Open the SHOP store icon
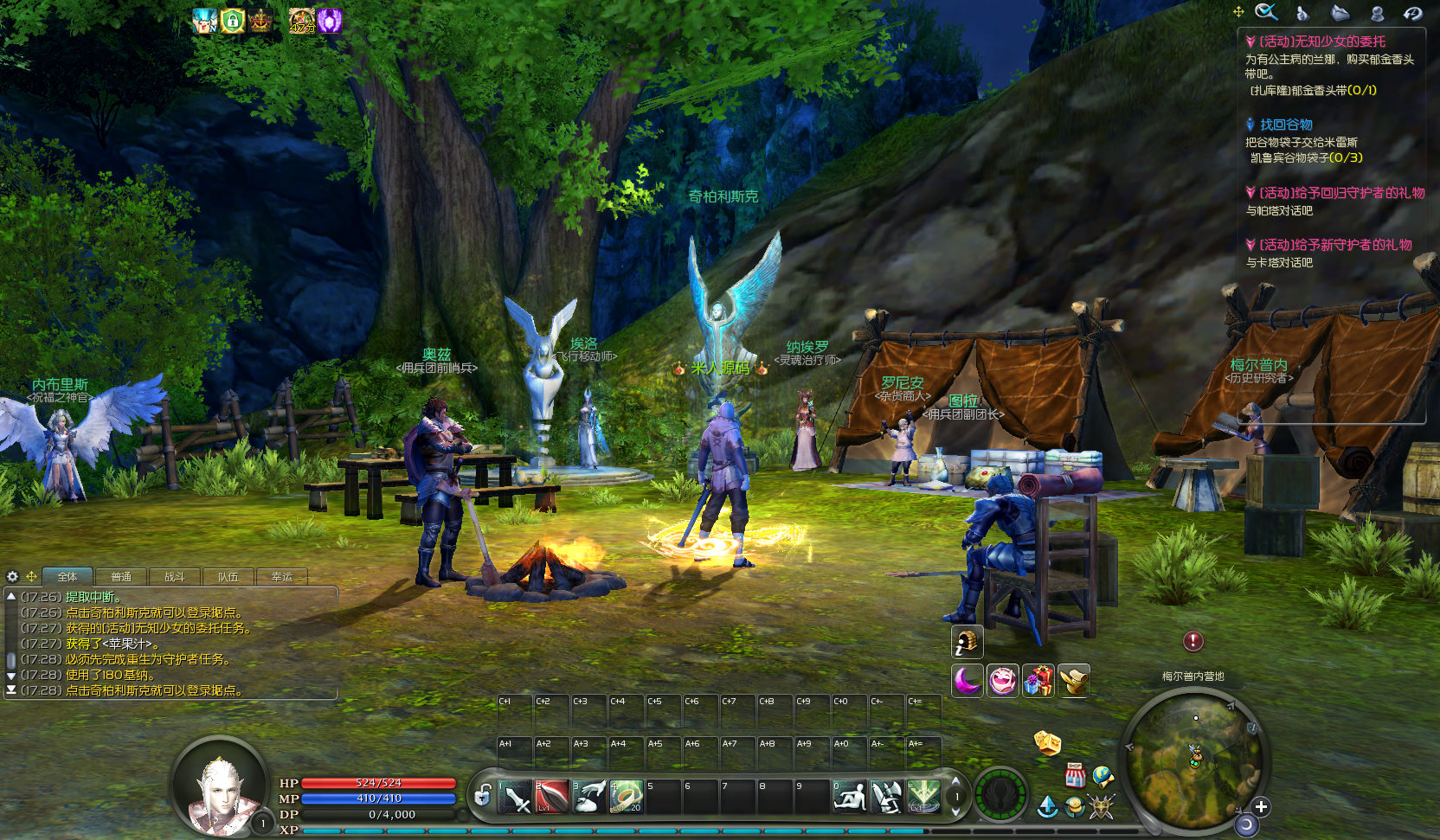This screenshot has width=1440, height=840. (1075, 775)
